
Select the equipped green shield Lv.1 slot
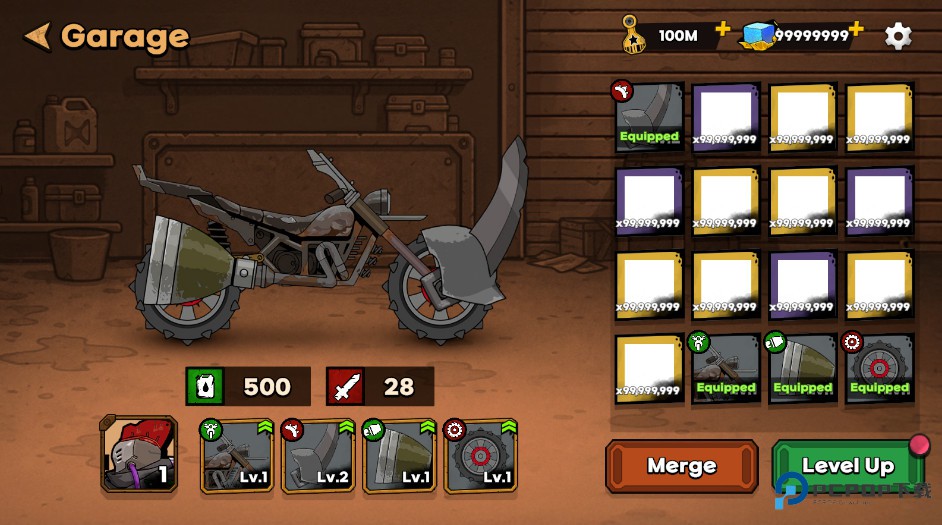coord(398,456)
